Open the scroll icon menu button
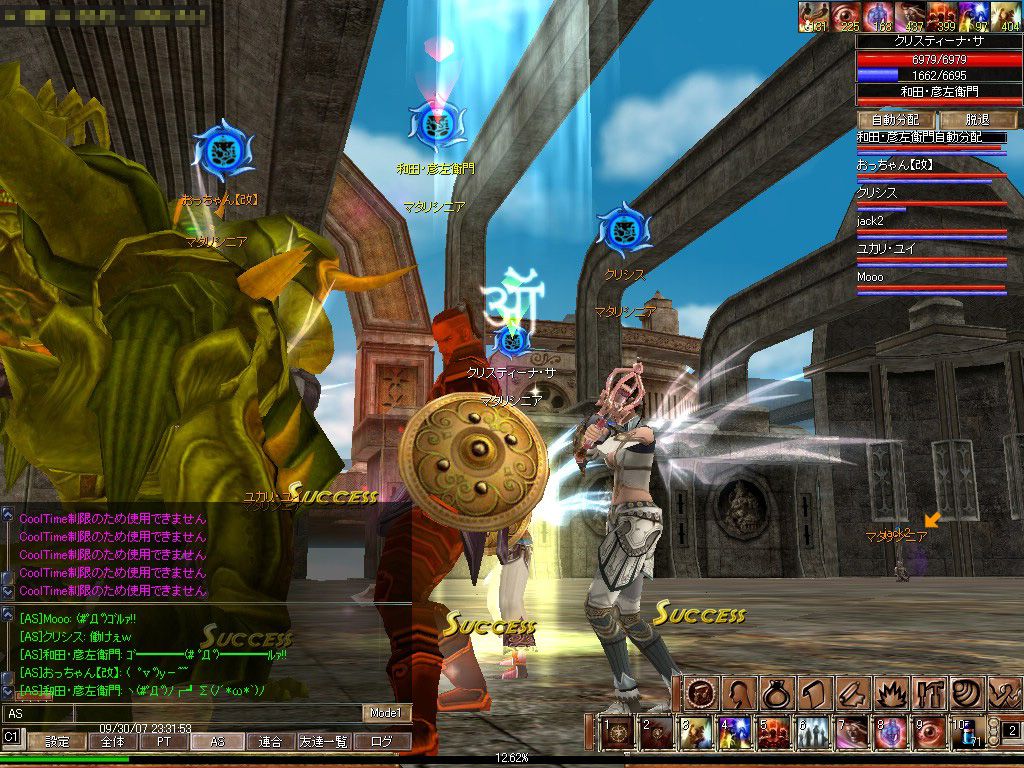The height and width of the screenshot is (768, 1024). click(x=813, y=693)
